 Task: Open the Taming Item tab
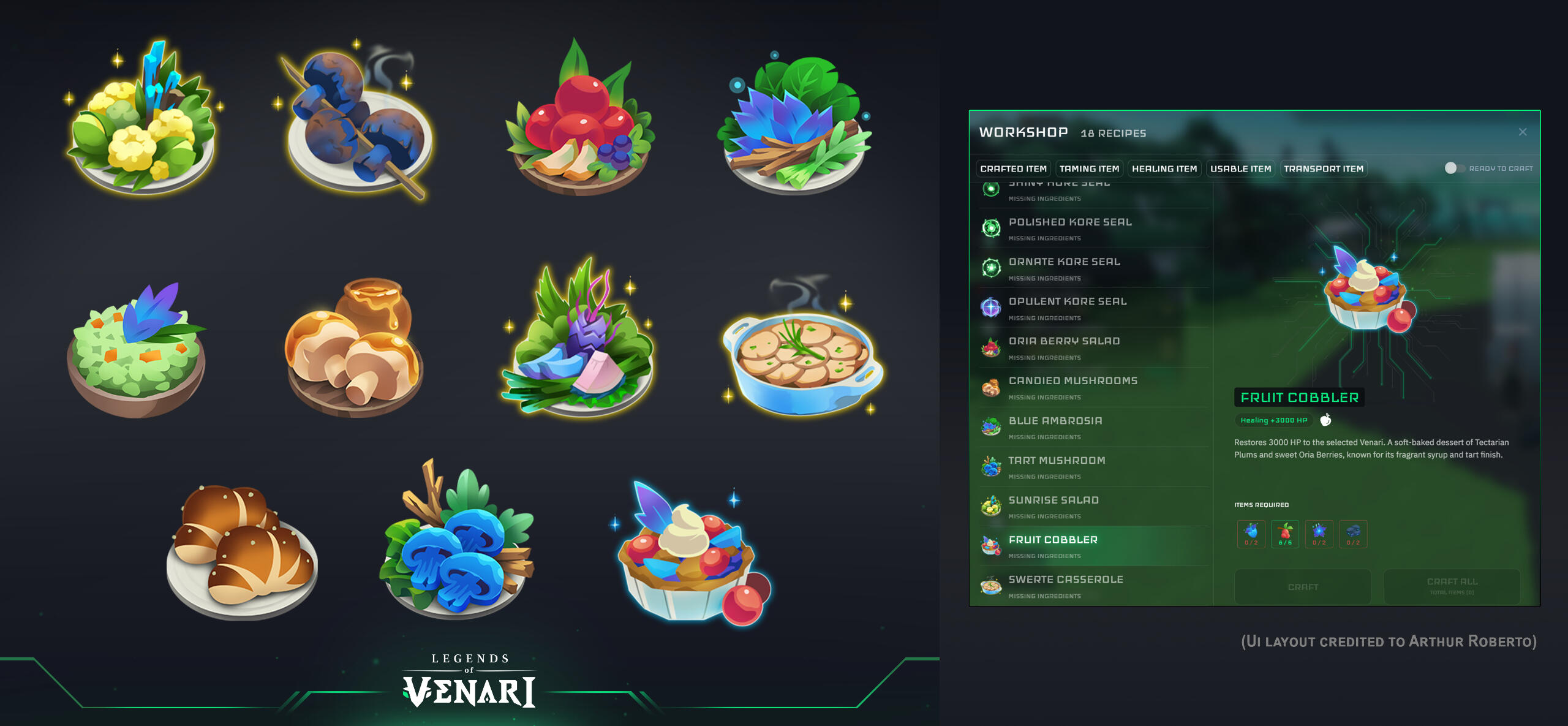tap(1089, 168)
